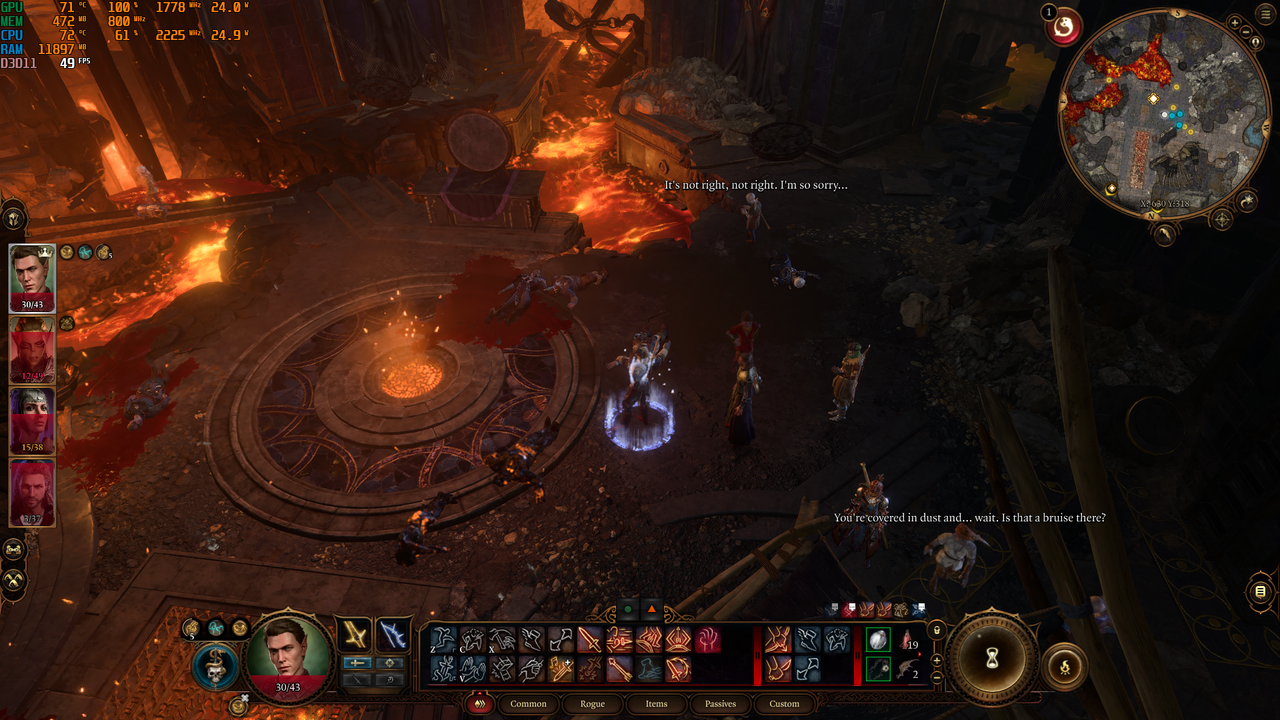Open the red notification swirl icon
Screen dimensions: 1280x720
tap(1064, 27)
